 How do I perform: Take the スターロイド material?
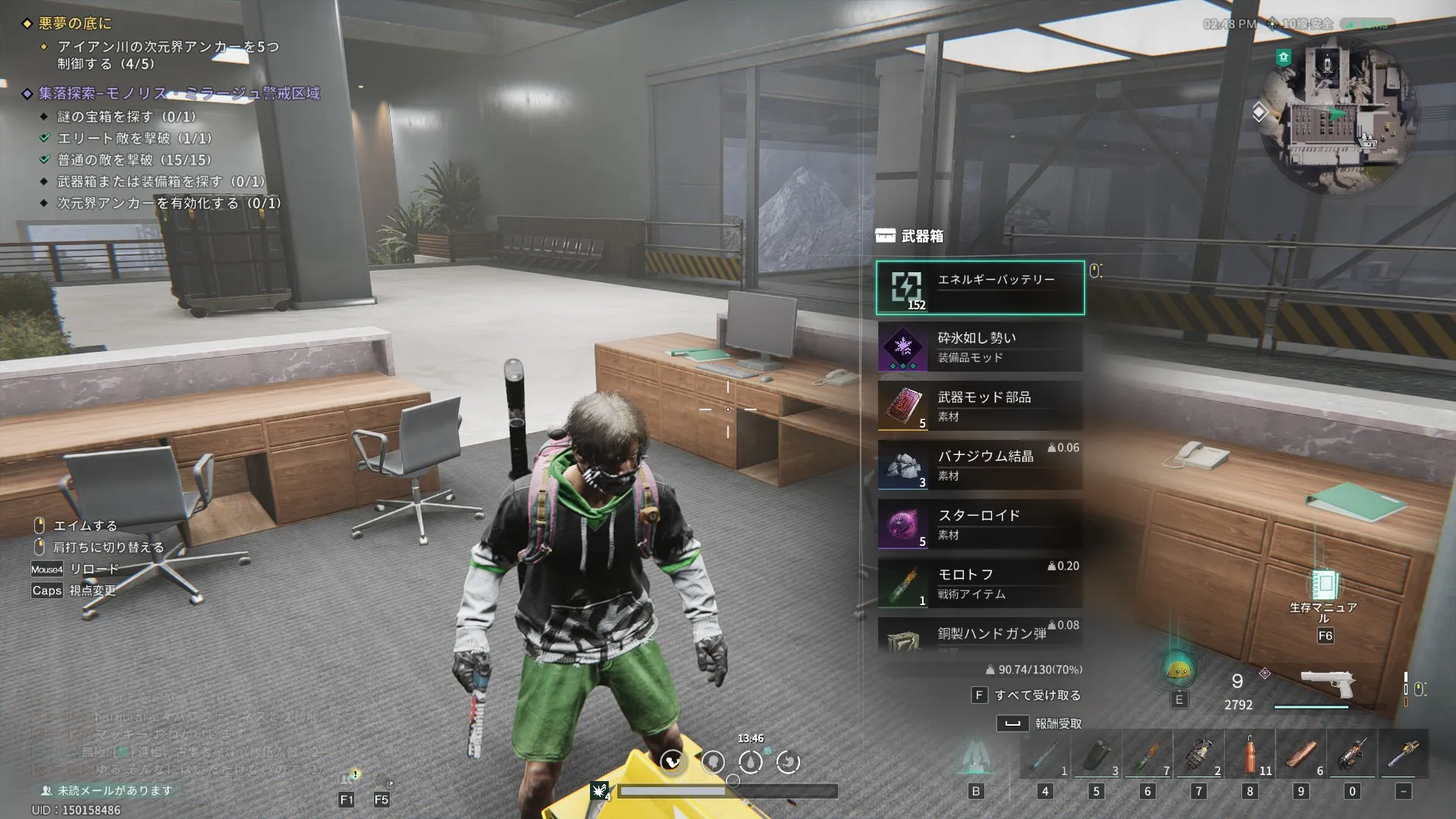coord(980,525)
